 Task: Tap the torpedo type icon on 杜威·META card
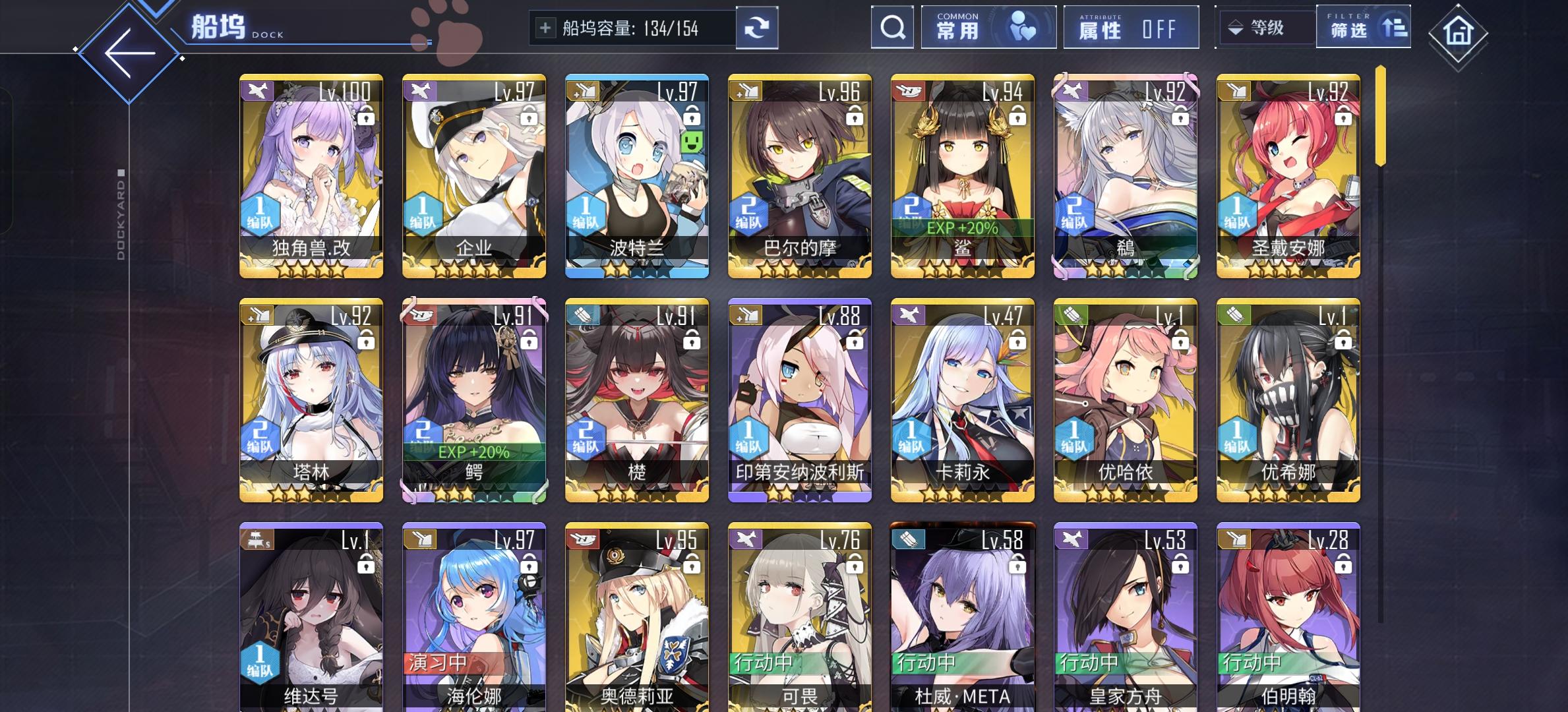click(x=907, y=540)
